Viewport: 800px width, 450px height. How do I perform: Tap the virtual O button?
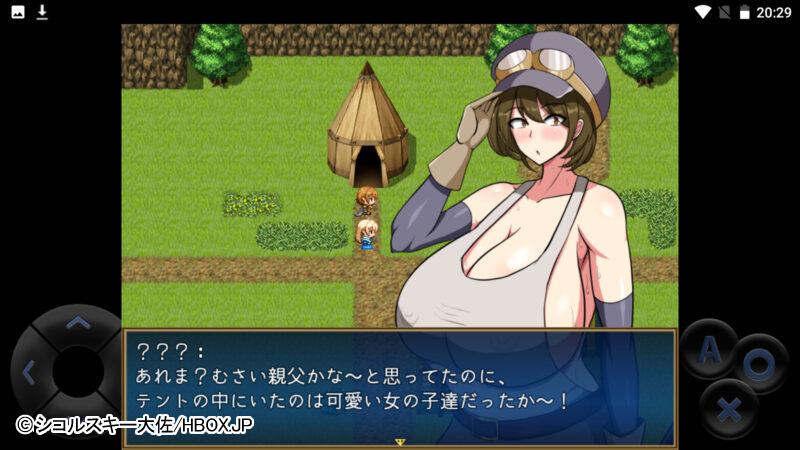pos(760,365)
